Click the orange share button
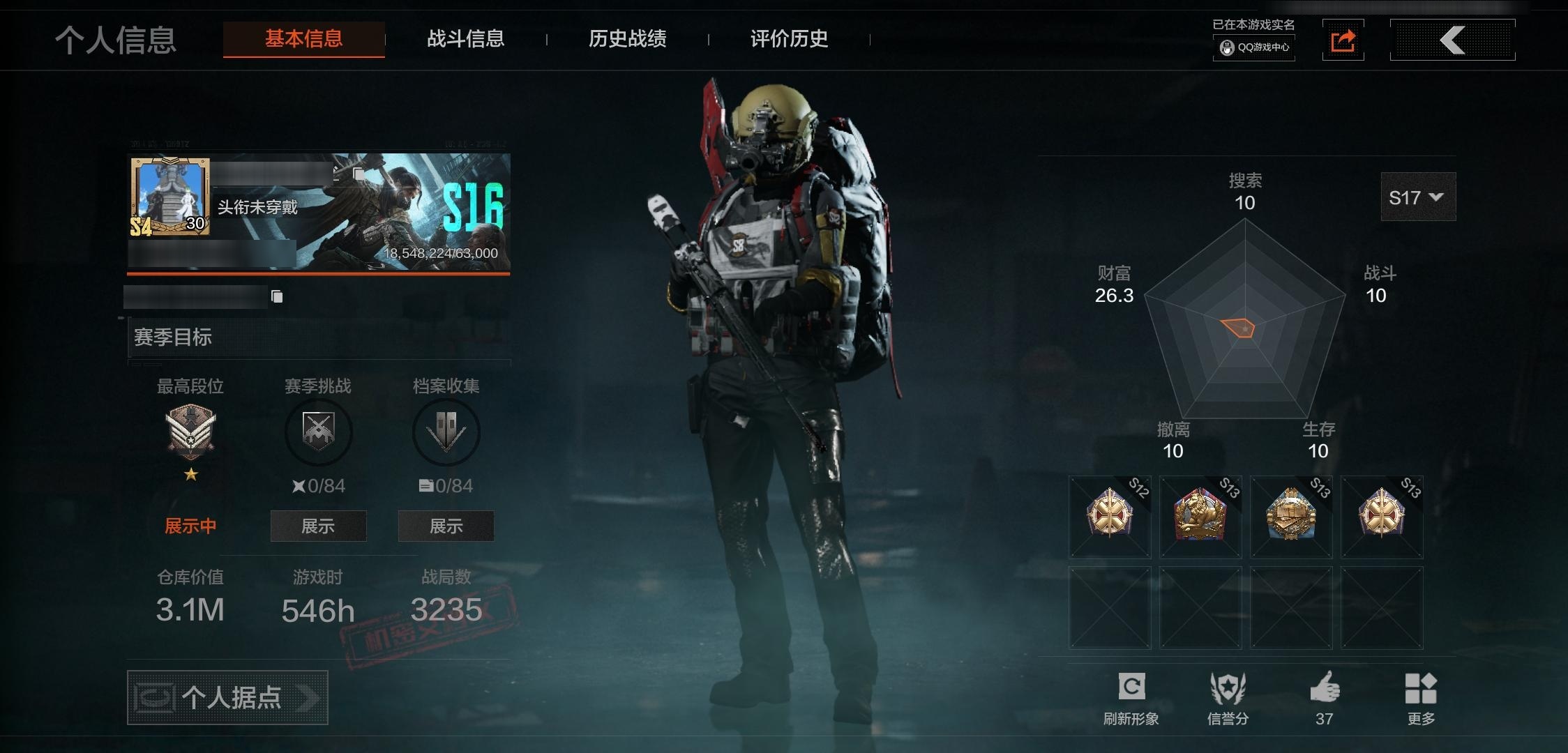 [x=1343, y=40]
